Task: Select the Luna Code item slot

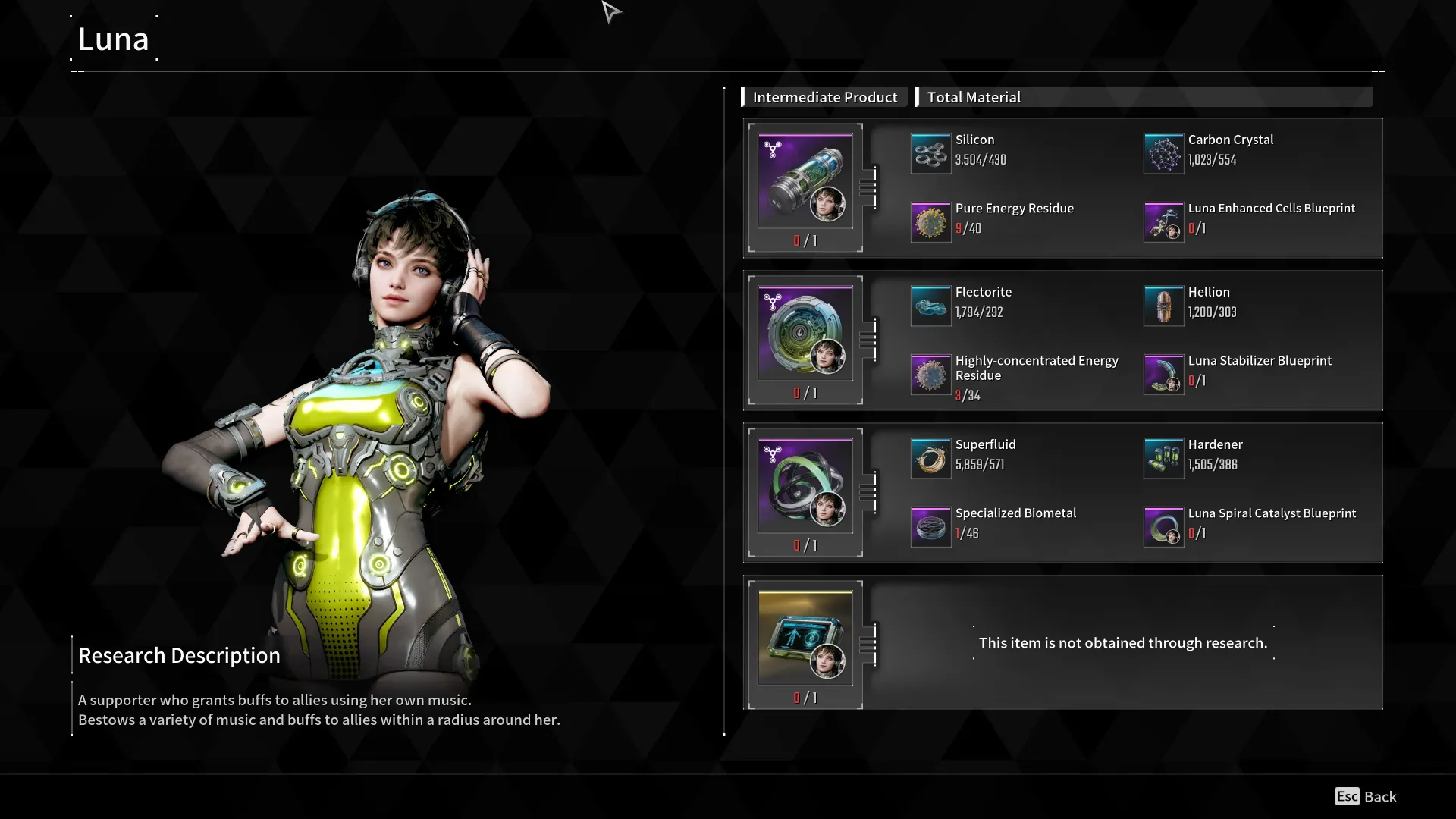Action: coord(805,639)
